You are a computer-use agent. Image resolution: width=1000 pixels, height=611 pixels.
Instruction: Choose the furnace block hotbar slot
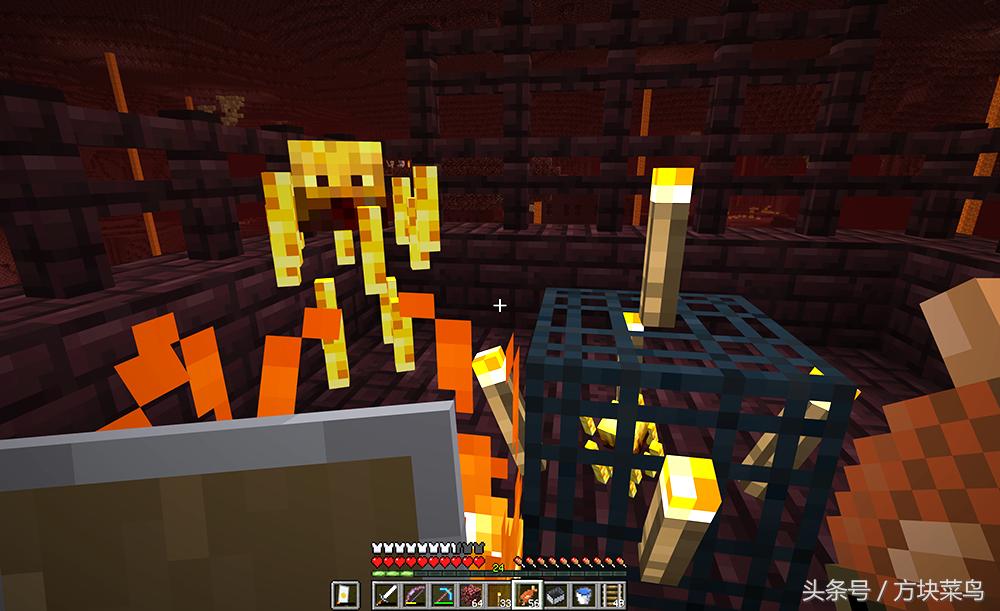555,595
